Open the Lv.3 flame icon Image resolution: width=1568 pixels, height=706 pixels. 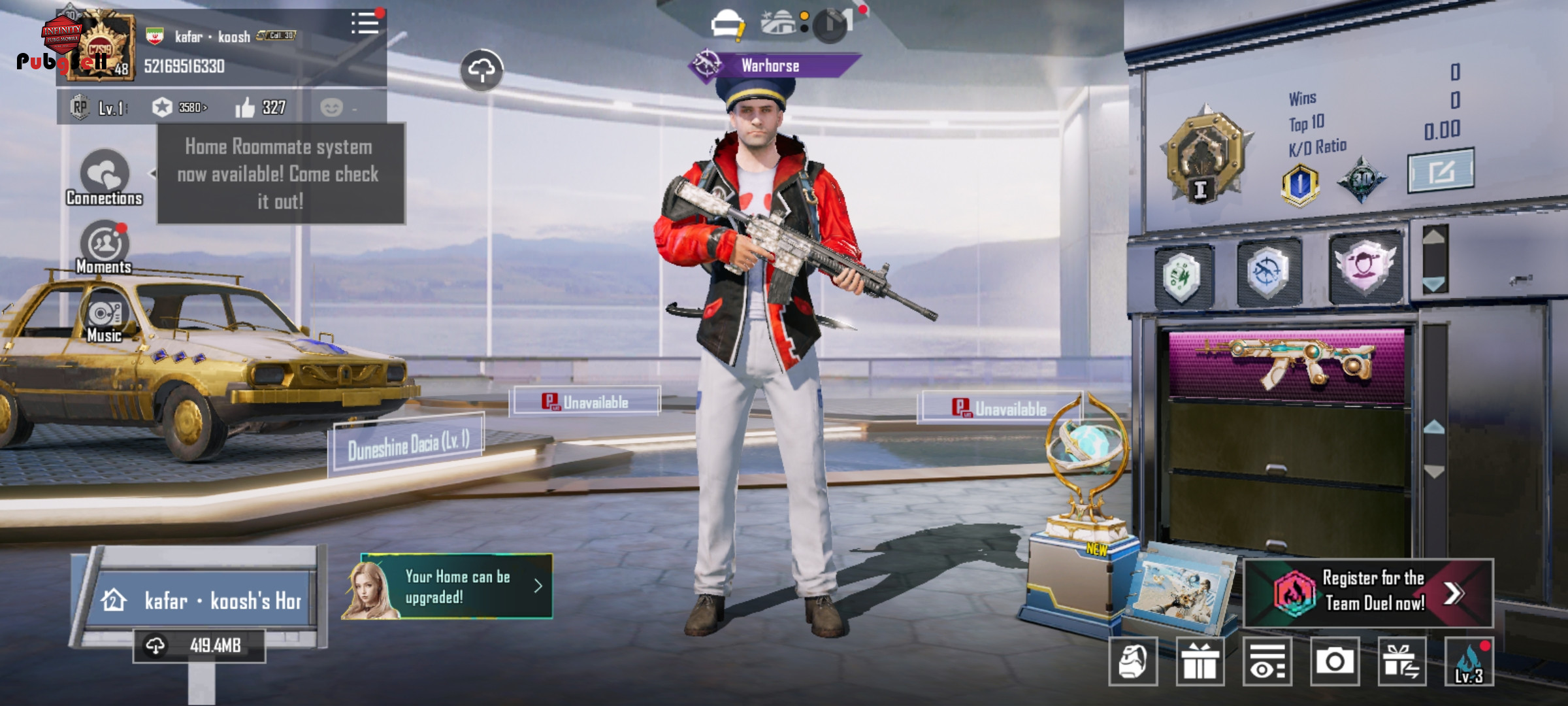click(x=1469, y=662)
